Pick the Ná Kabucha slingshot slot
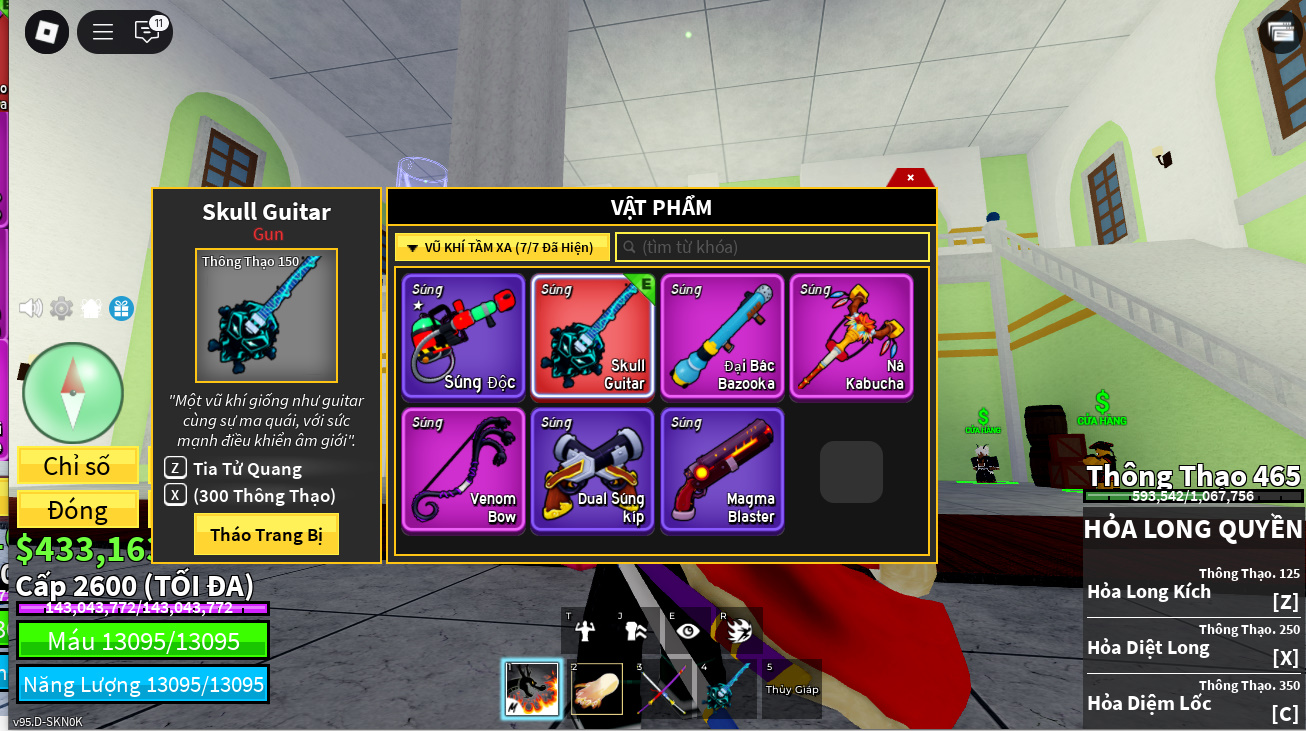The image size is (1306, 731). [x=851, y=336]
